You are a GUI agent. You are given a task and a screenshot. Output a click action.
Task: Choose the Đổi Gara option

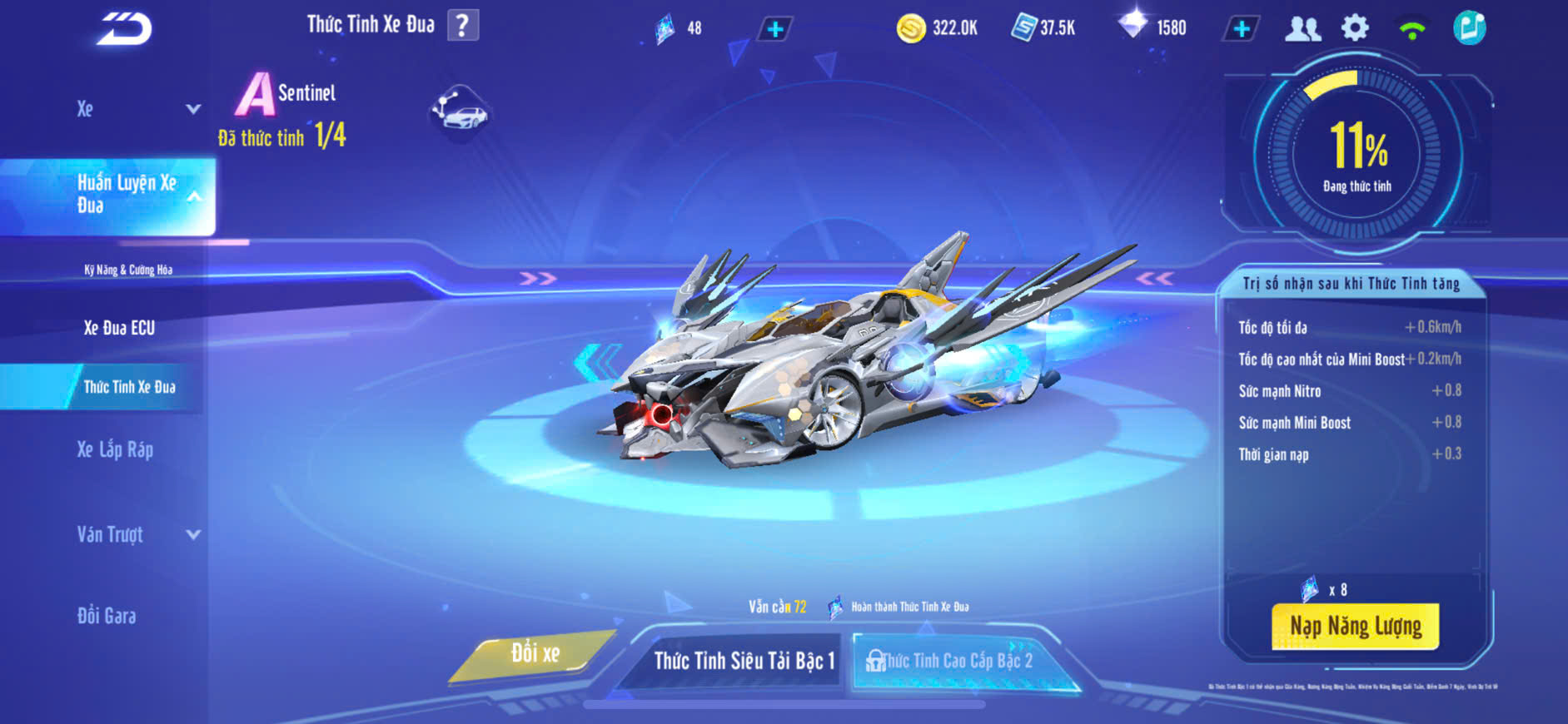[107, 616]
